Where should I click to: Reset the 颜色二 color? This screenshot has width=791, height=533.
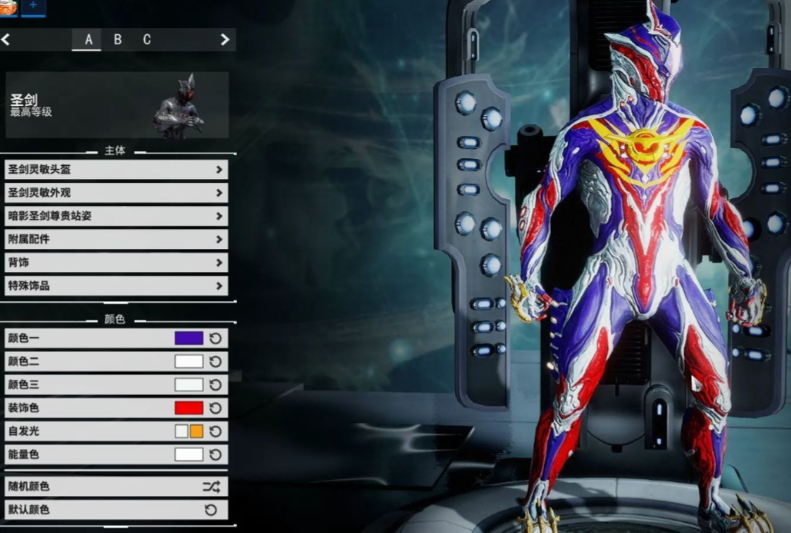point(215,361)
